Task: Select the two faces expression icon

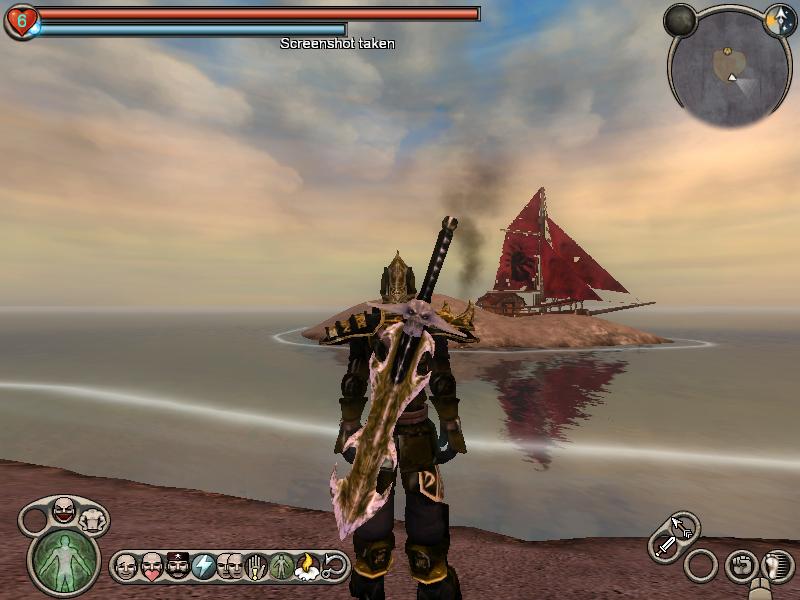Action: click(x=229, y=566)
